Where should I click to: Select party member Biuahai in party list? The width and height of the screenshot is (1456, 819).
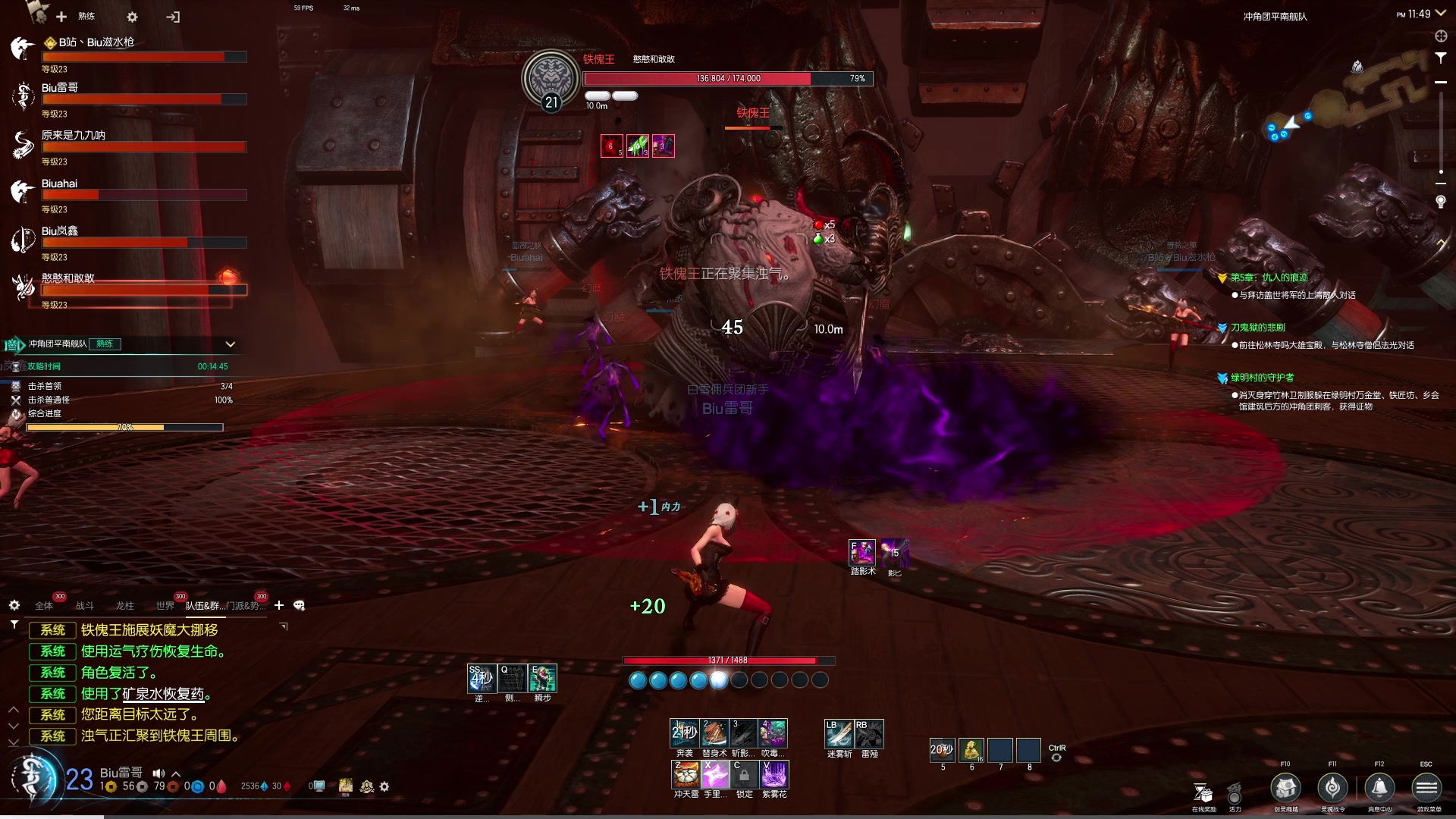[60, 184]
